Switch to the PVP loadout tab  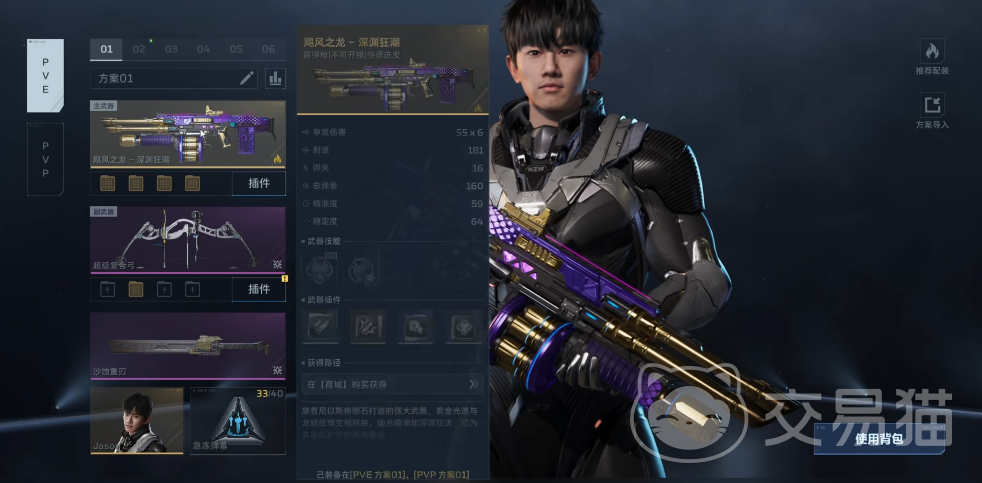click(x=45, y=159)
